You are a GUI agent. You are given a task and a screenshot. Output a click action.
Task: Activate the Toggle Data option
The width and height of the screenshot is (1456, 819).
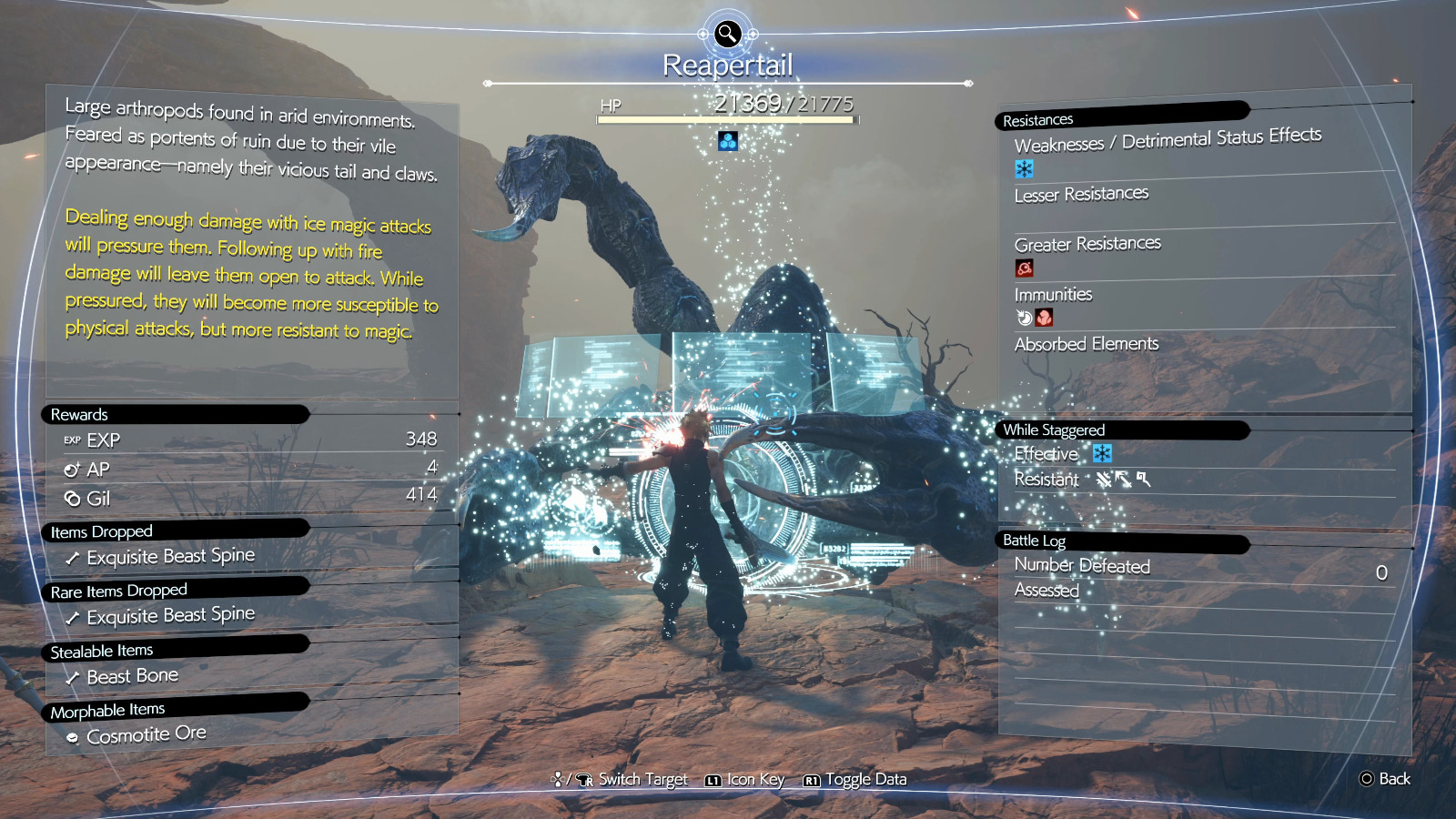point(855,780)
